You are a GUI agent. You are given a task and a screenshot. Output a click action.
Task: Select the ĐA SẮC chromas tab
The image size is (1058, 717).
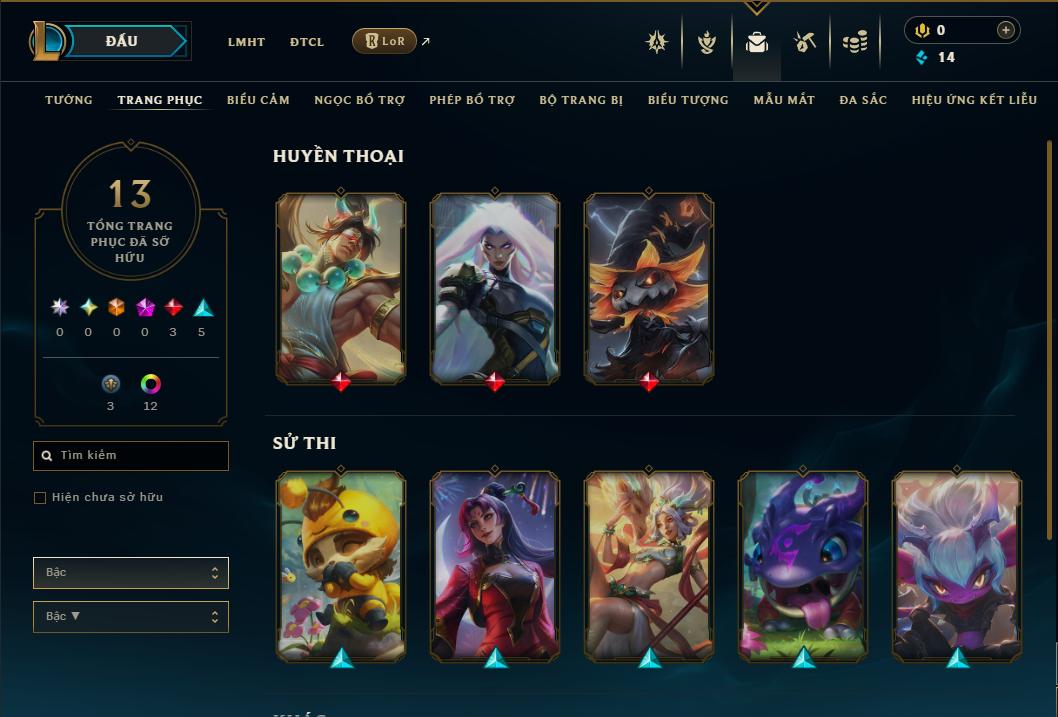(x=863, y=100)
